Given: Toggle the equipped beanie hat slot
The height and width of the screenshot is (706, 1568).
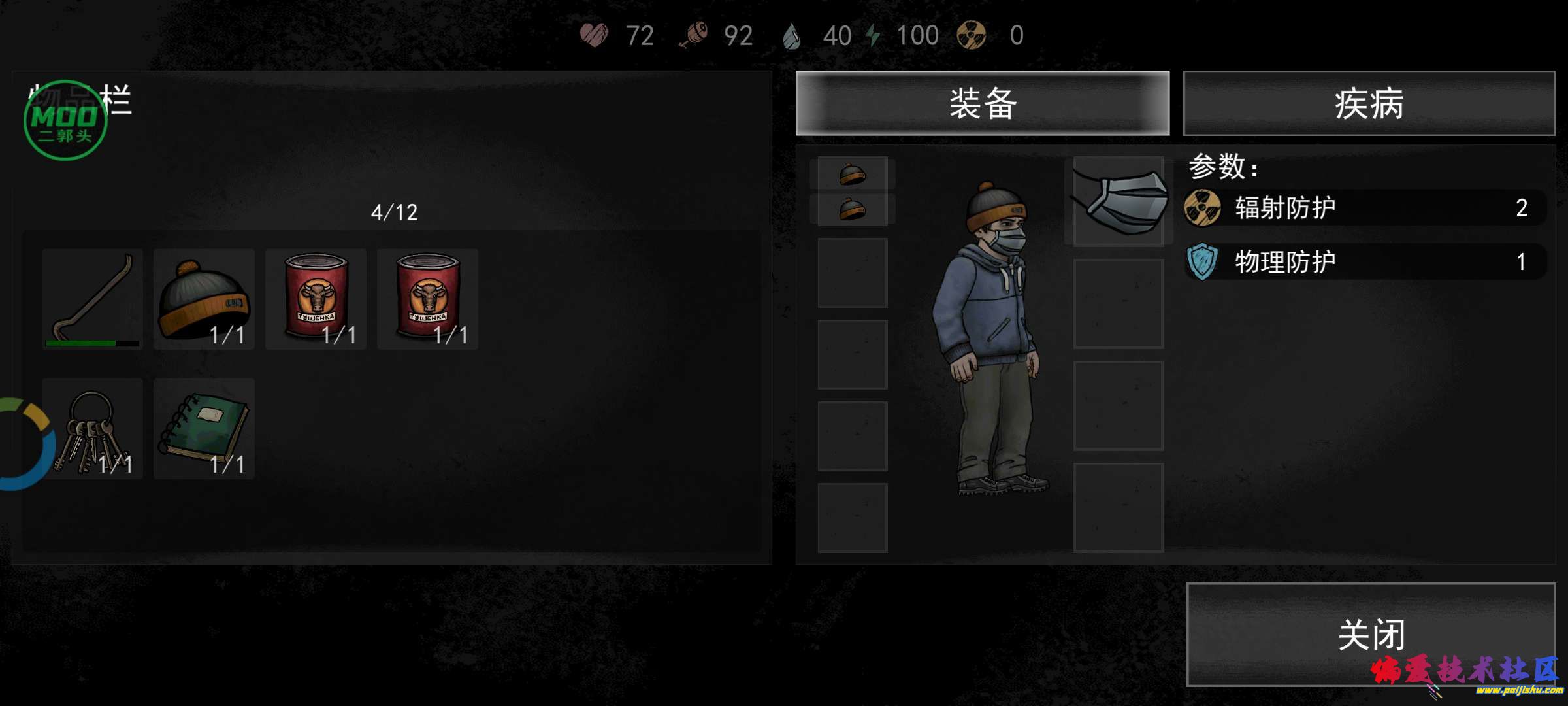Looking at the screenshot, I should click(852, 173).
